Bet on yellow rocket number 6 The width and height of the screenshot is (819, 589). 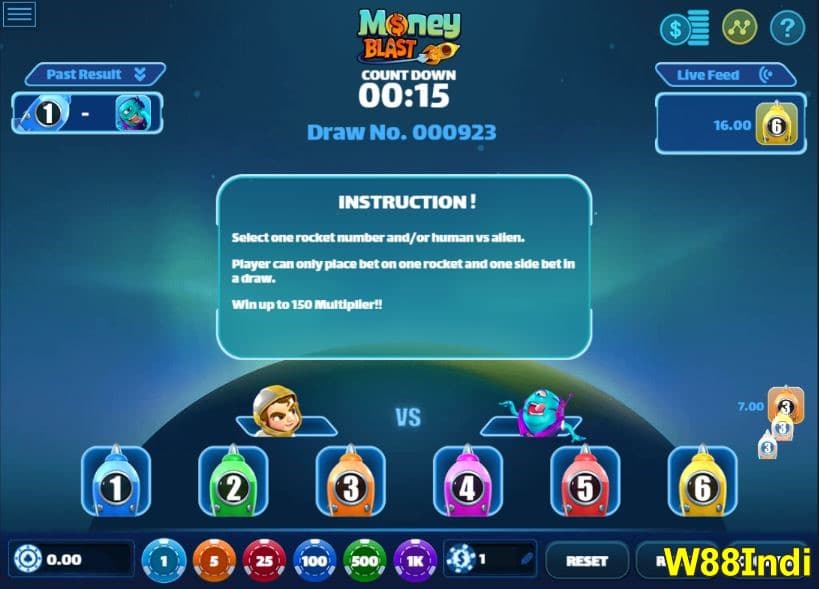(x=702, y=481)
